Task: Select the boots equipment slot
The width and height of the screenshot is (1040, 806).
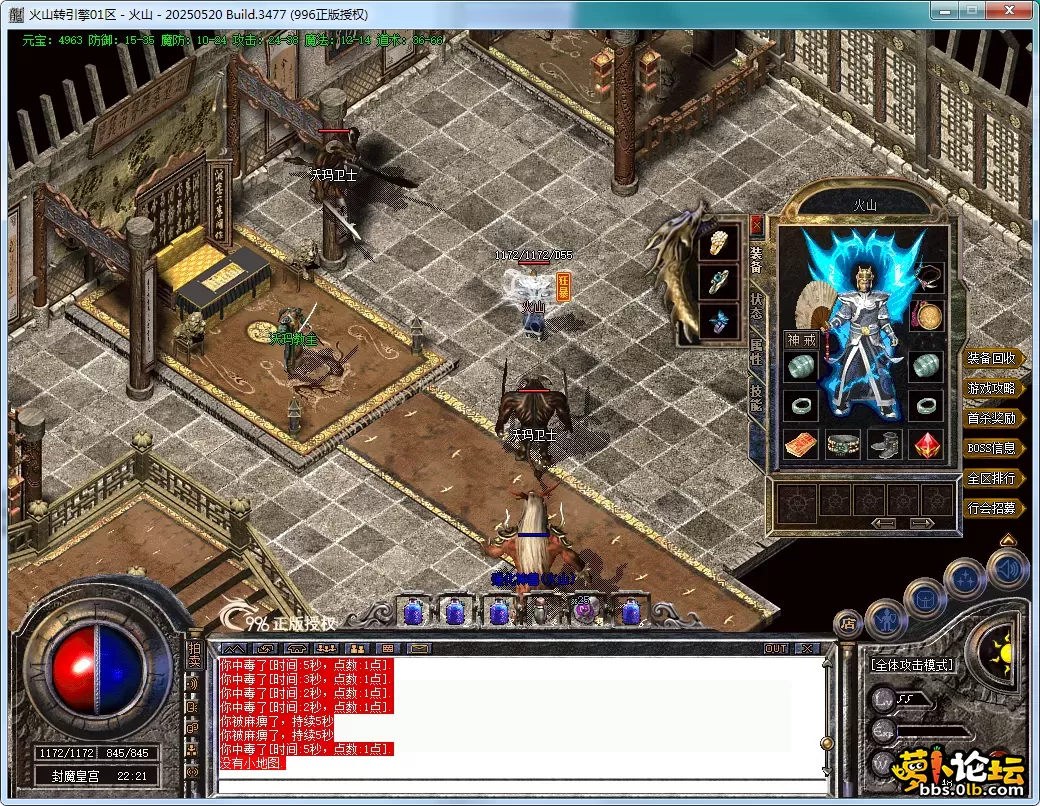Action: point(885,444)
